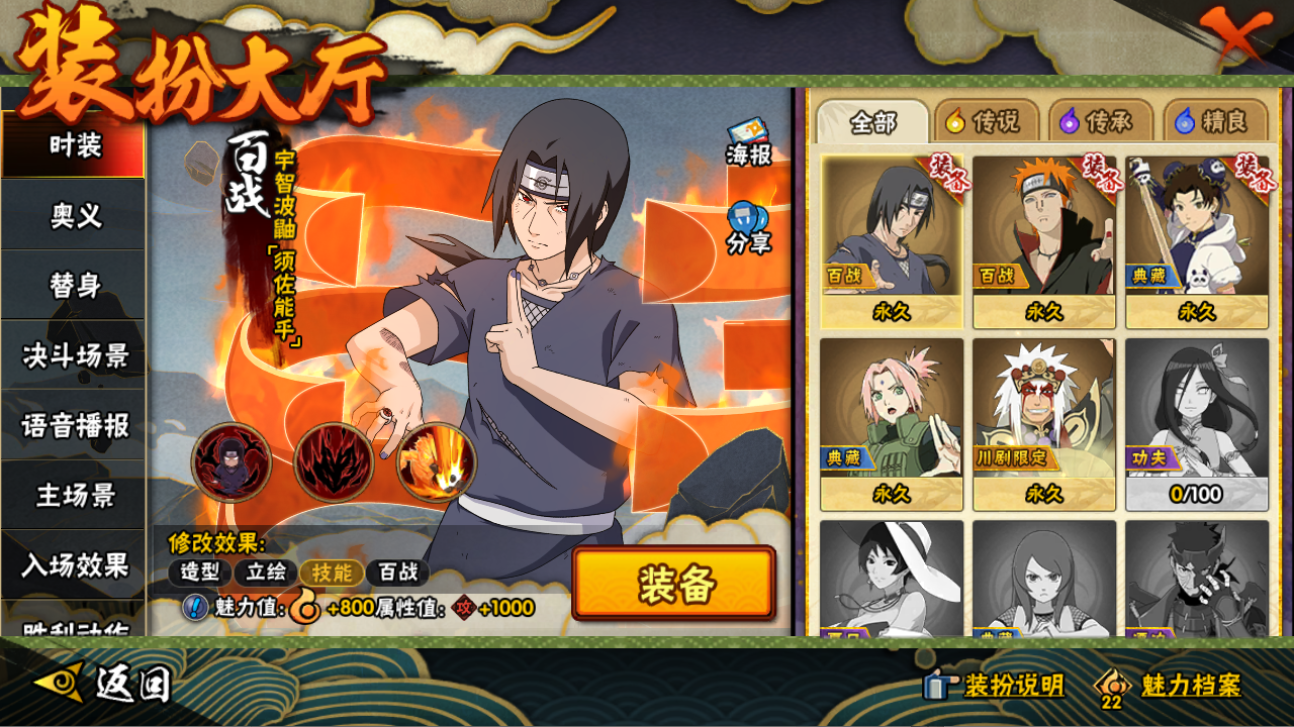1294x727 pixels.
Task: Click the orange 装备 equip button
Action: coord(674,584)
